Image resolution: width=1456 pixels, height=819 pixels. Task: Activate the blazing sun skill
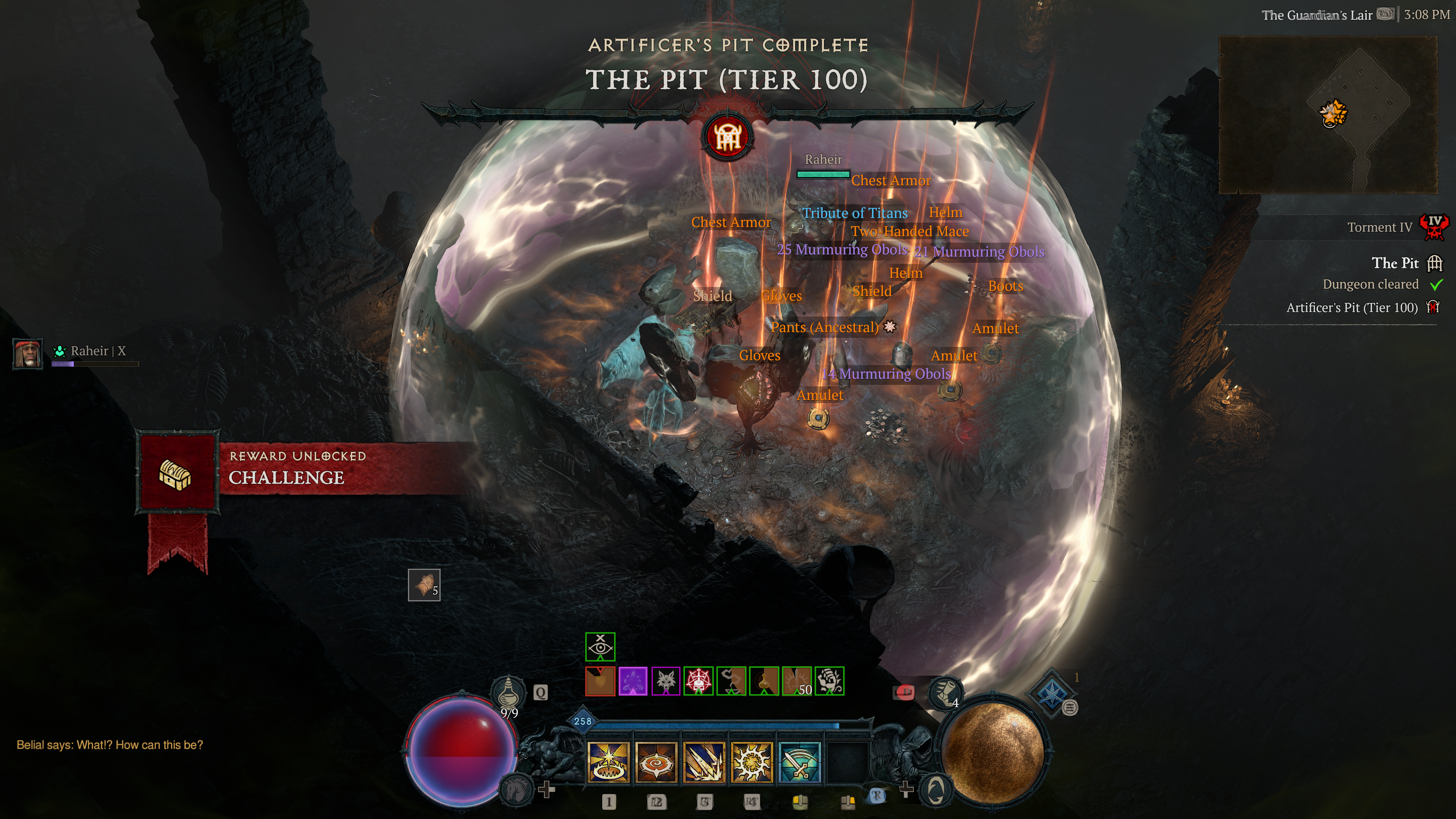(751, 763)
